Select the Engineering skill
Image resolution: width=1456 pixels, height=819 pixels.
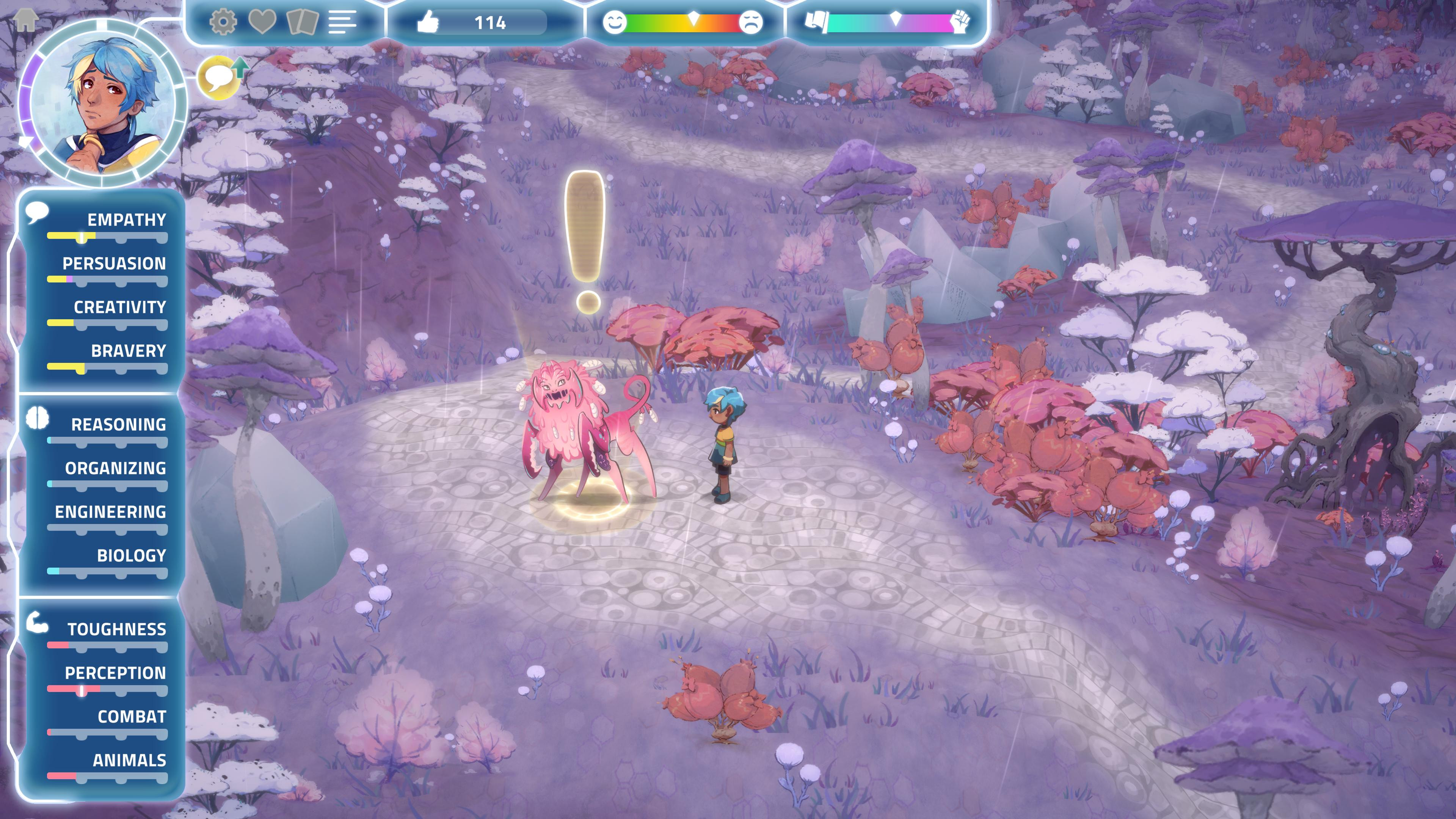[110, 512]
